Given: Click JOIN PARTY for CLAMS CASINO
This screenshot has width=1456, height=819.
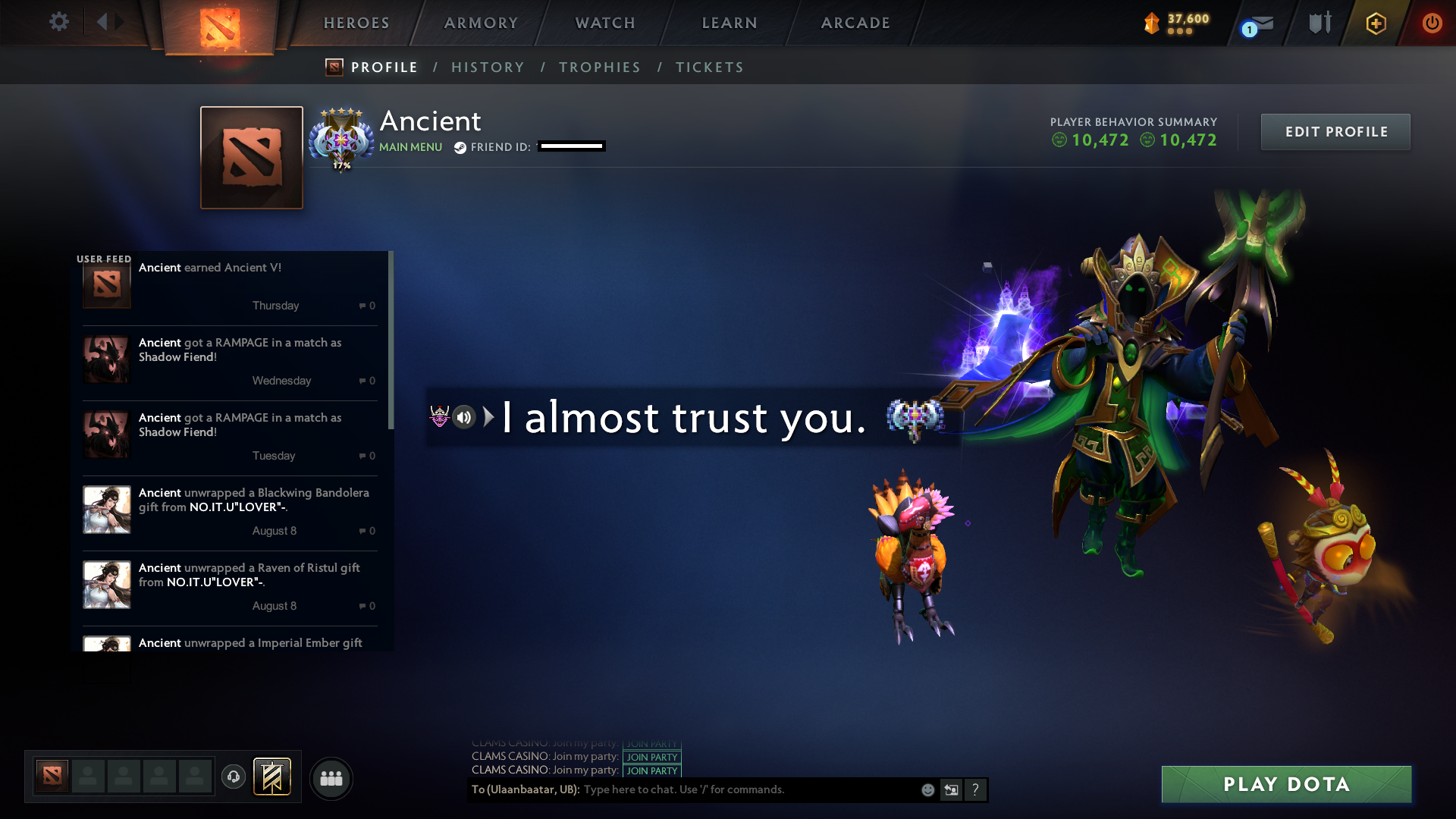Looking at the screenshot, I should tap(651, 757).
